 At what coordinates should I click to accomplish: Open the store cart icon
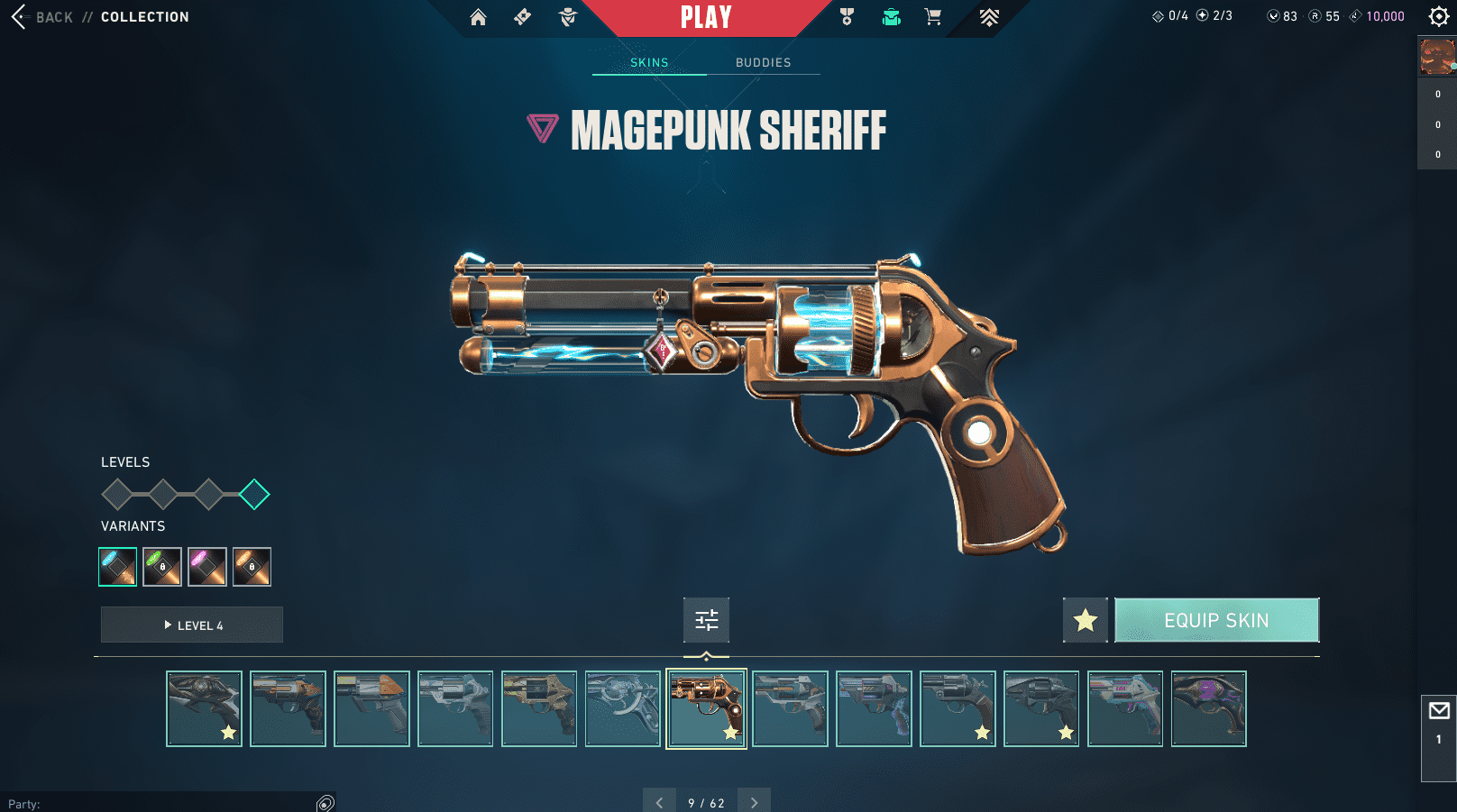pos(933,17)
